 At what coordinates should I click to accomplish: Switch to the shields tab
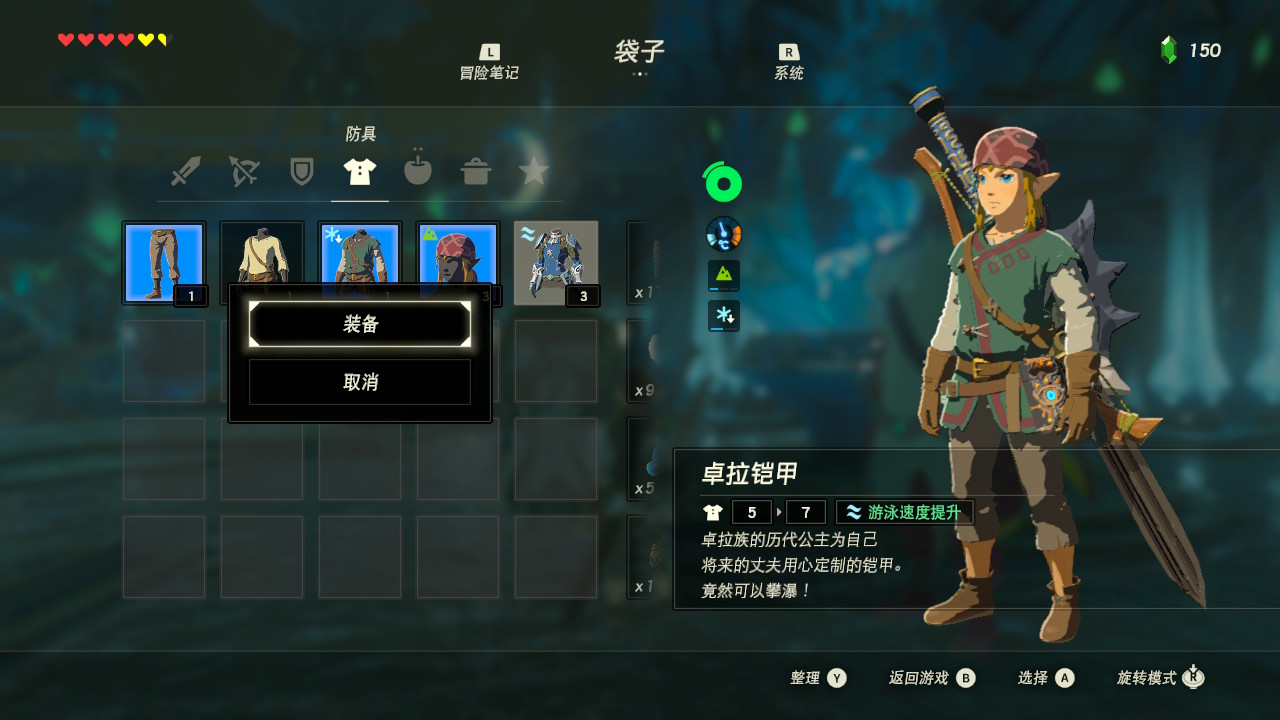(301, 172)
